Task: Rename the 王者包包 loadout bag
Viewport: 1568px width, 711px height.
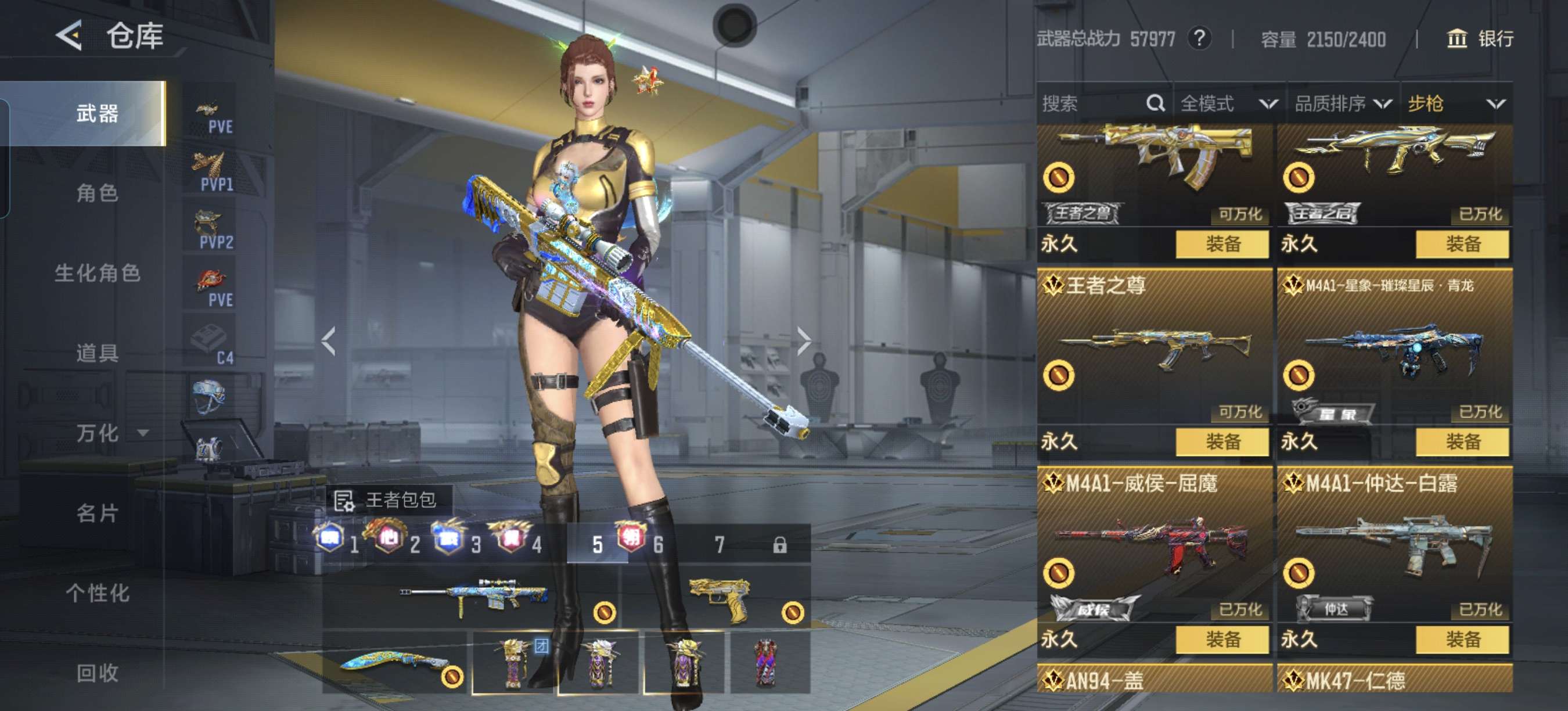Action: pos(344,500)
